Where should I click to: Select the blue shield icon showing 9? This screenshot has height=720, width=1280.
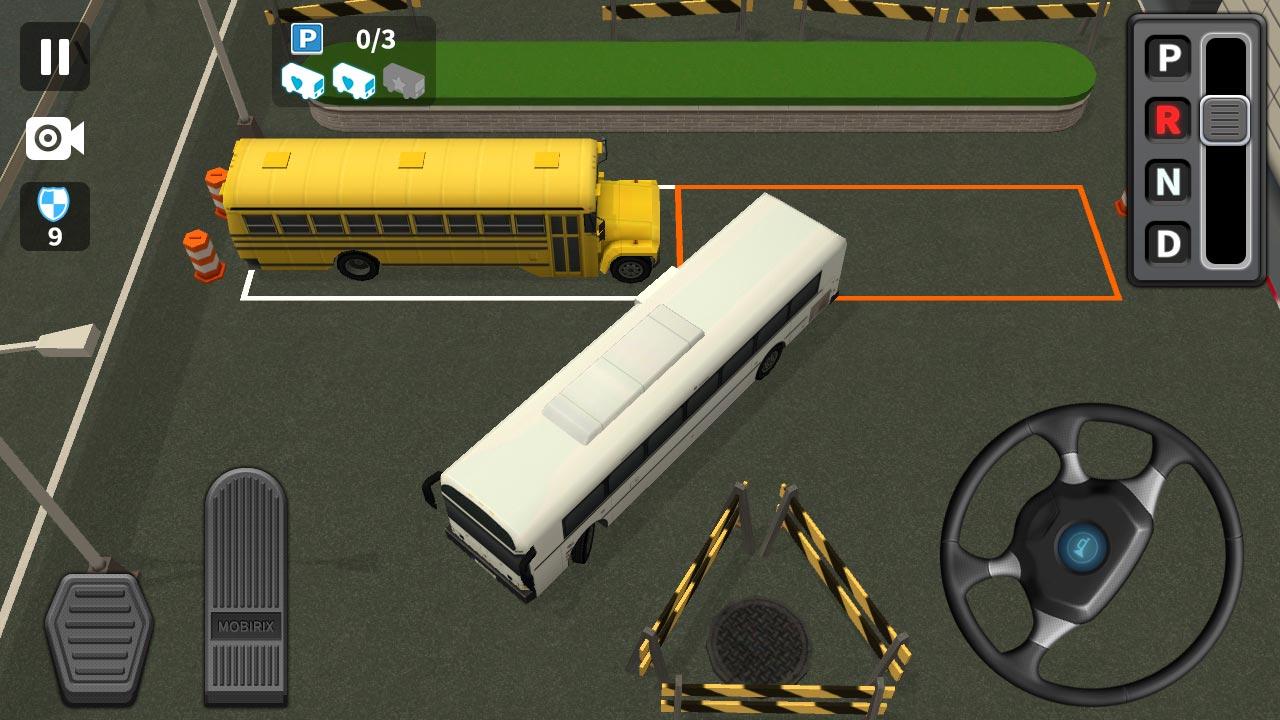[55, 215]
